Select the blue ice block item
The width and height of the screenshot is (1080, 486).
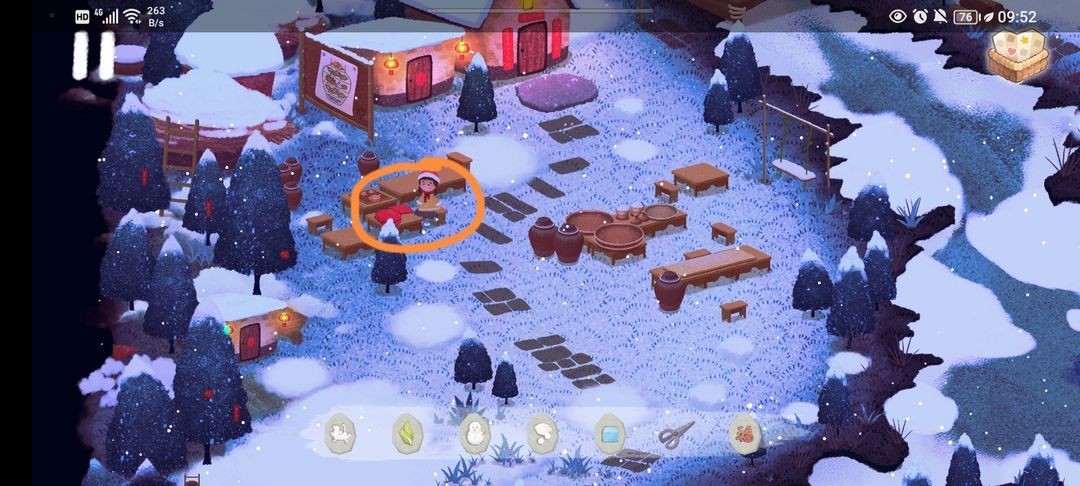pyautogui.click(x=609, y=433)
